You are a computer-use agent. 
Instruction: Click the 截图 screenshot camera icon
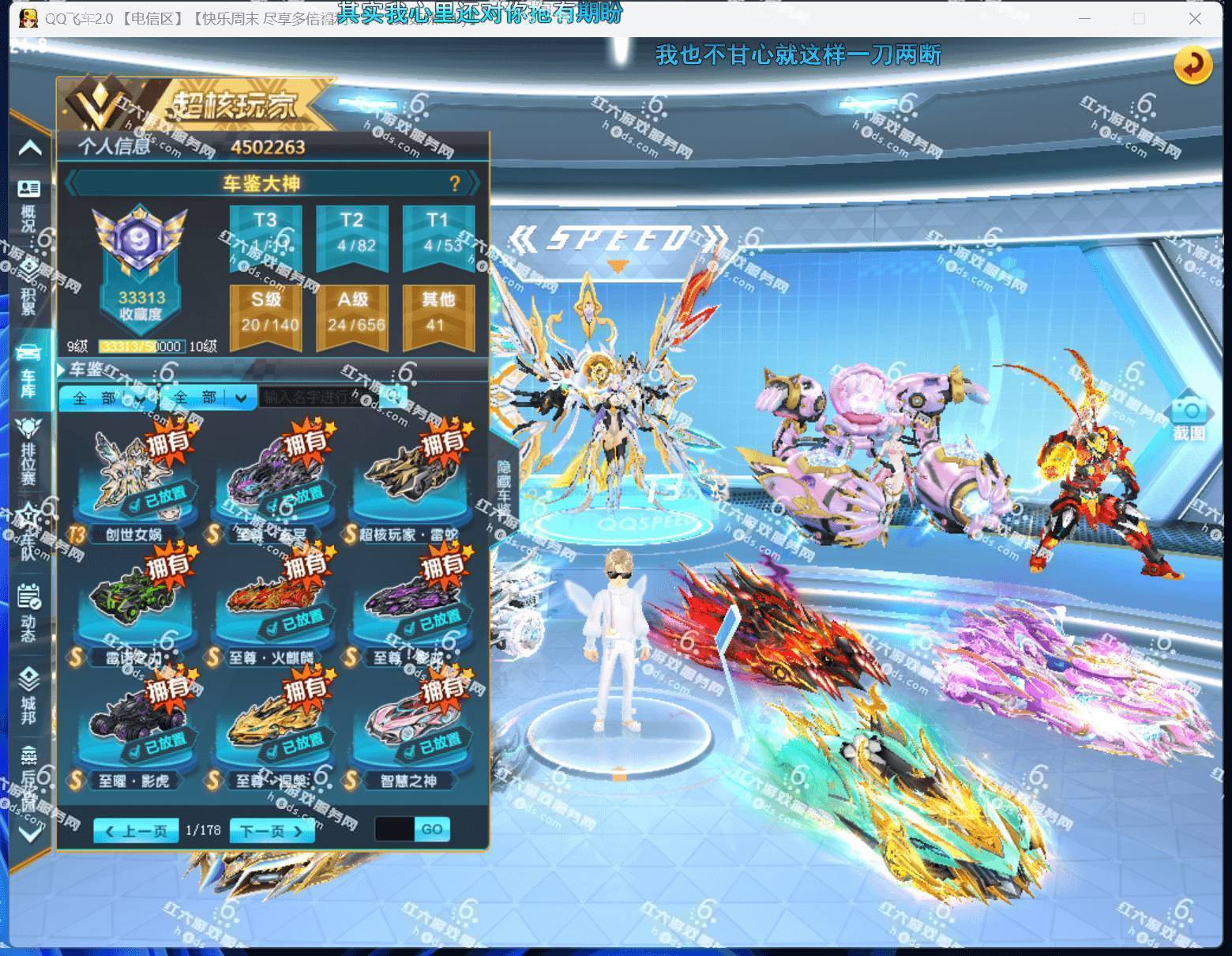tap(1187, 412)
